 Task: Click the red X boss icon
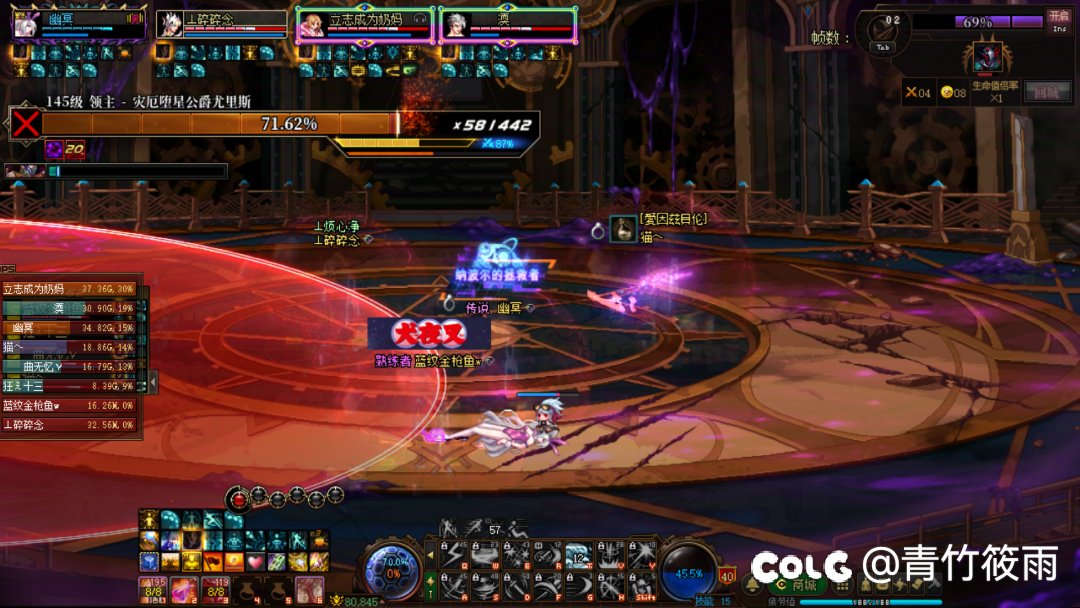pyautogui.click(x=25, y=124)
